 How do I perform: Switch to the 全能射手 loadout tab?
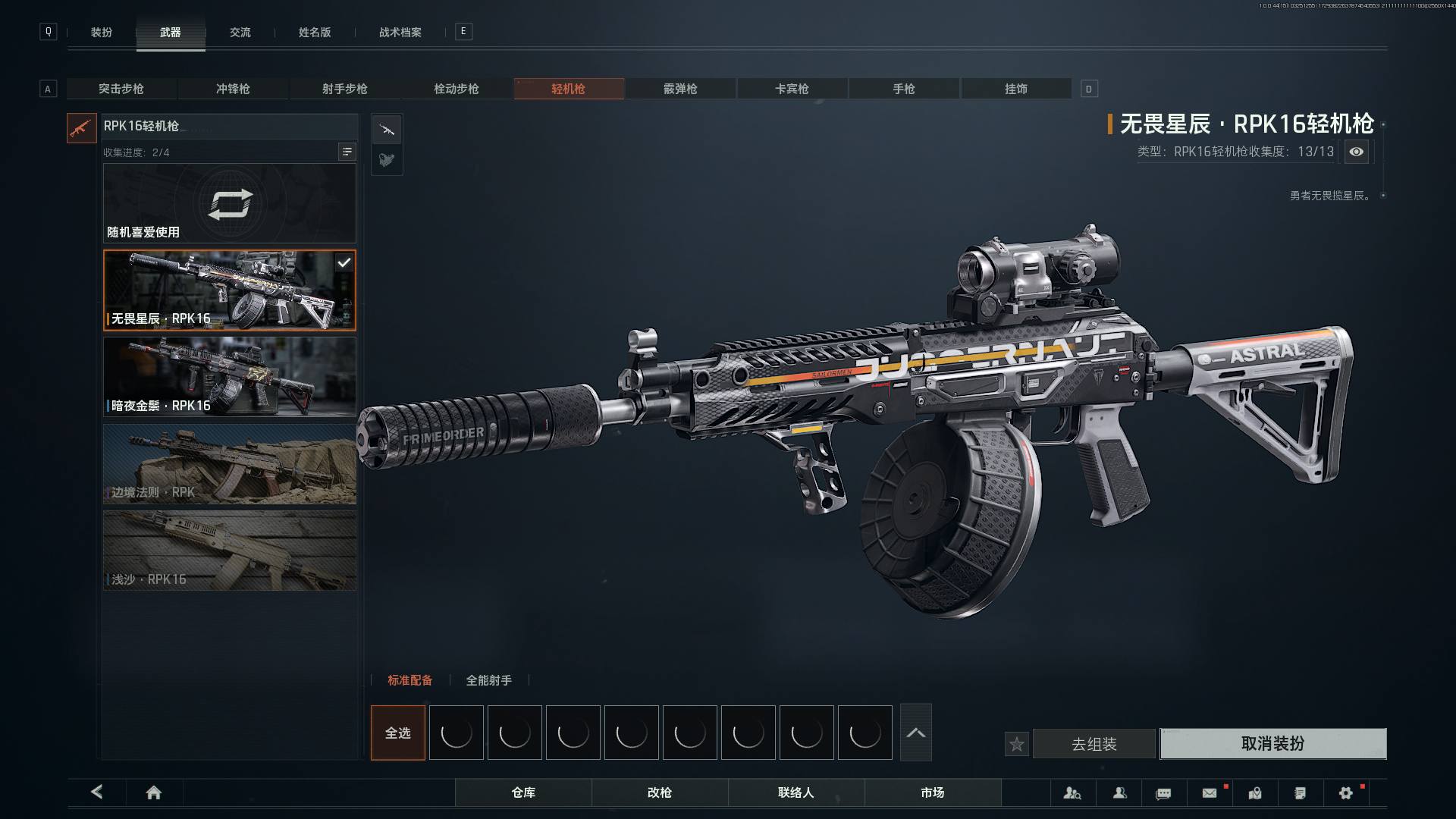(488, 680)
